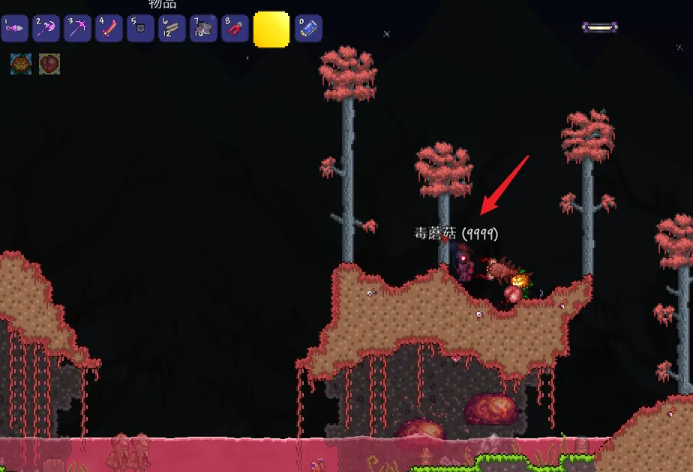Click the red heart buff icon
Screen dimensions: 693x472
[x=49, y=64]
